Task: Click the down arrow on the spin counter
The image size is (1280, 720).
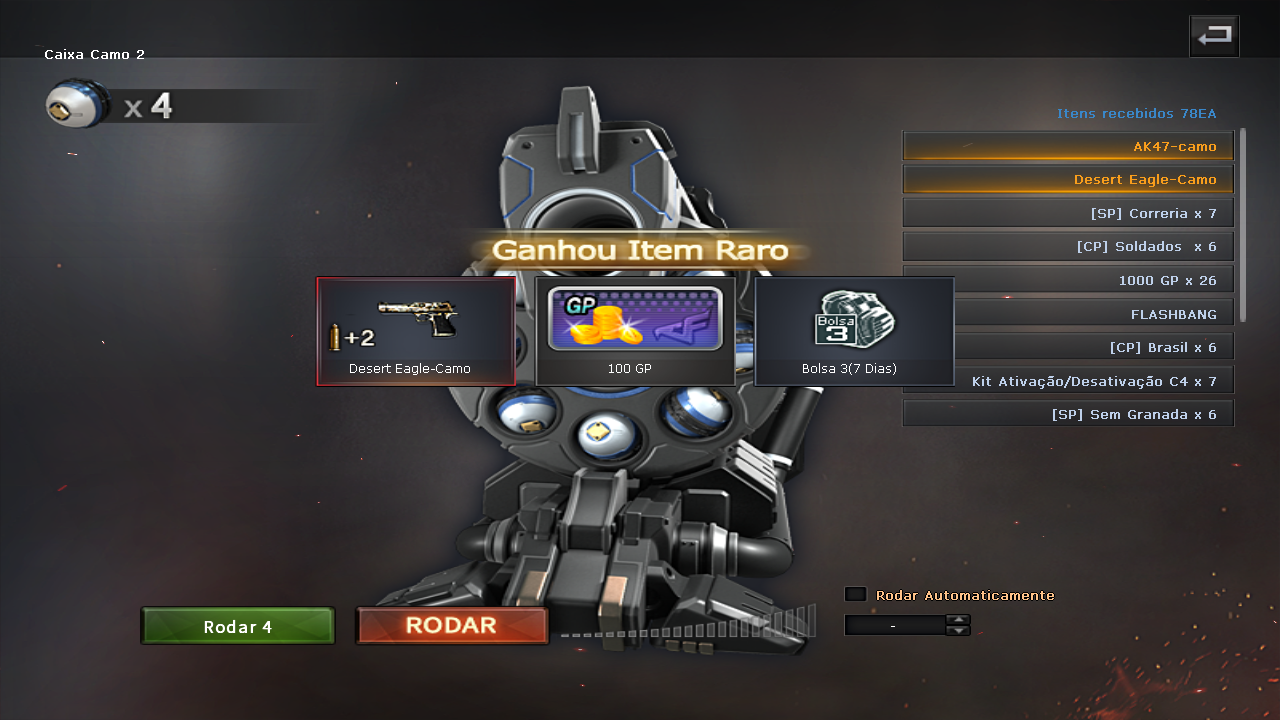Action: 958,630
